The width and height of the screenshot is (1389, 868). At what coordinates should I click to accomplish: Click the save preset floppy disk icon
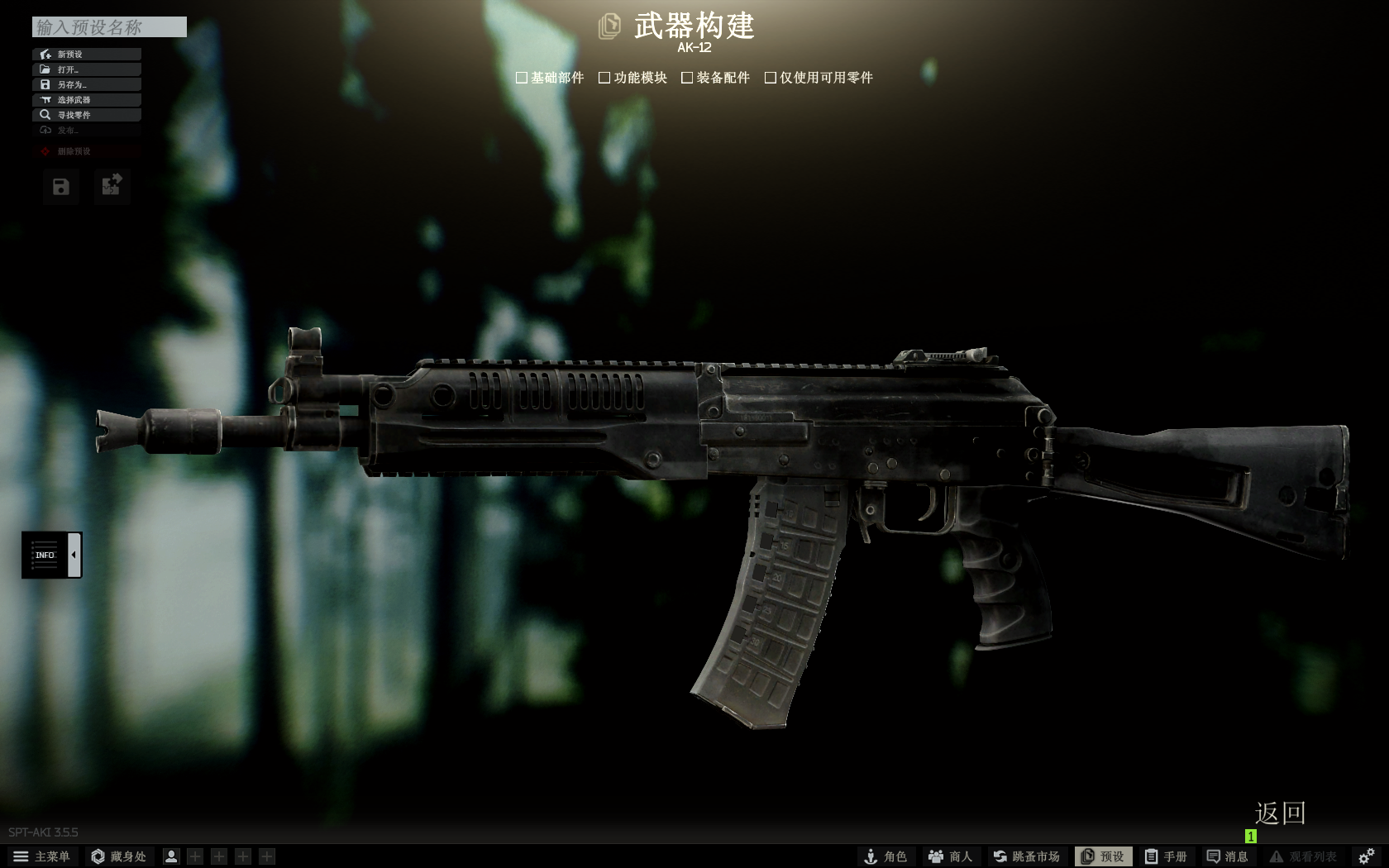click(x=59, y=187)
